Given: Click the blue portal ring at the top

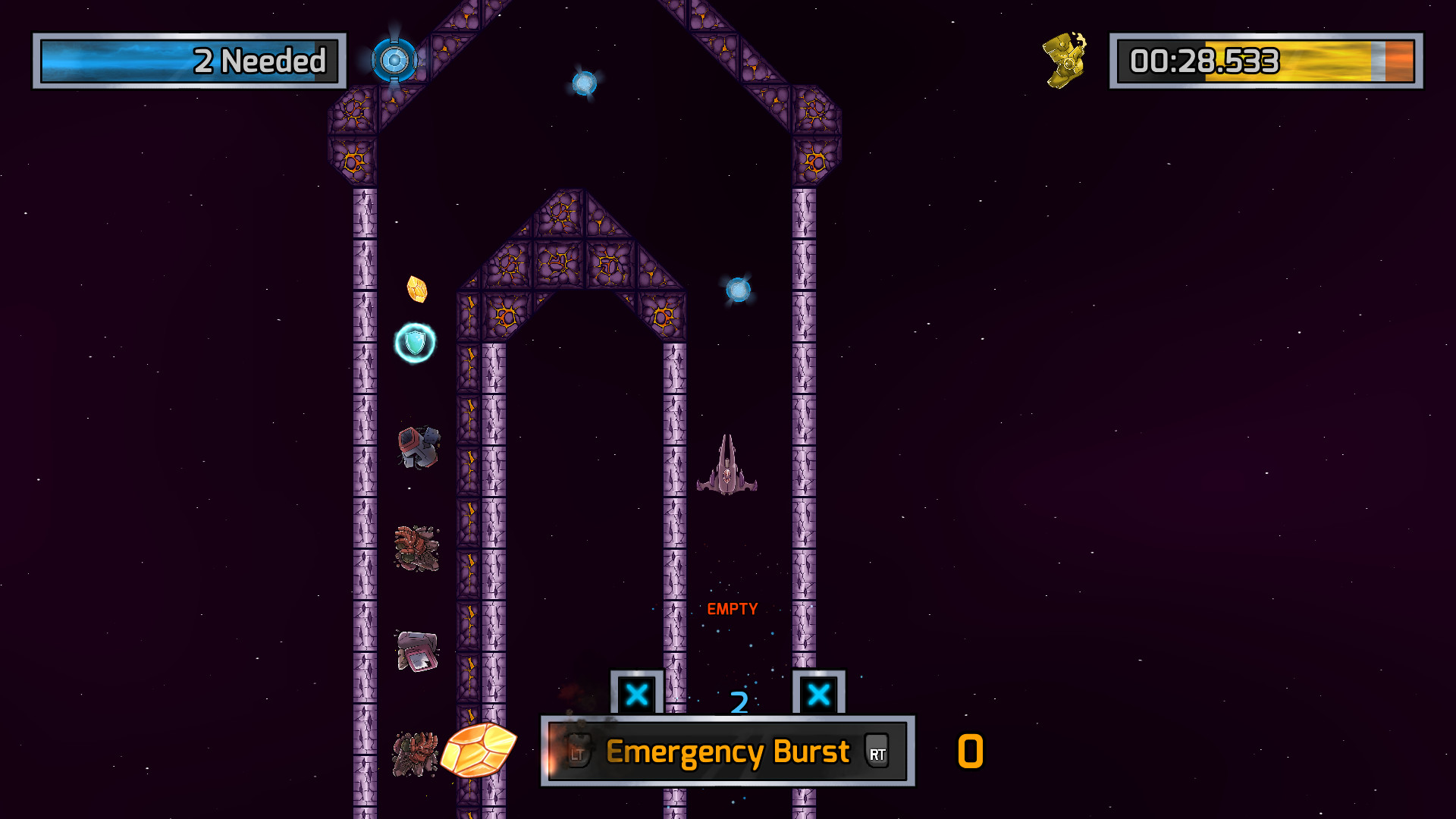Looking at the screenshot, I should click(x=394, y=59).
